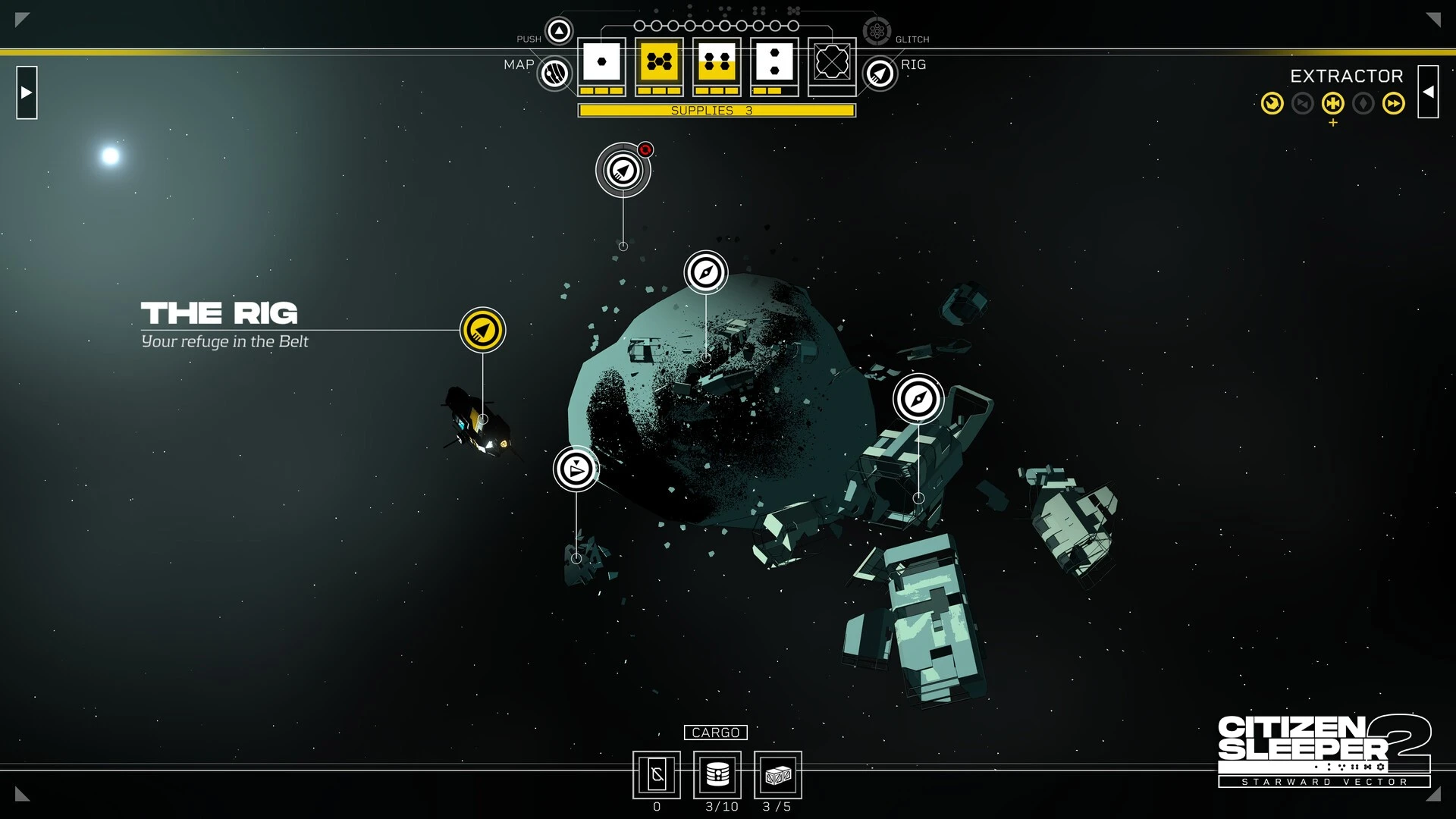This screenshot has width=1456, height=819.
Task: Select the arrowhead marker below the asteroid
Action: [x=576, y=469]
